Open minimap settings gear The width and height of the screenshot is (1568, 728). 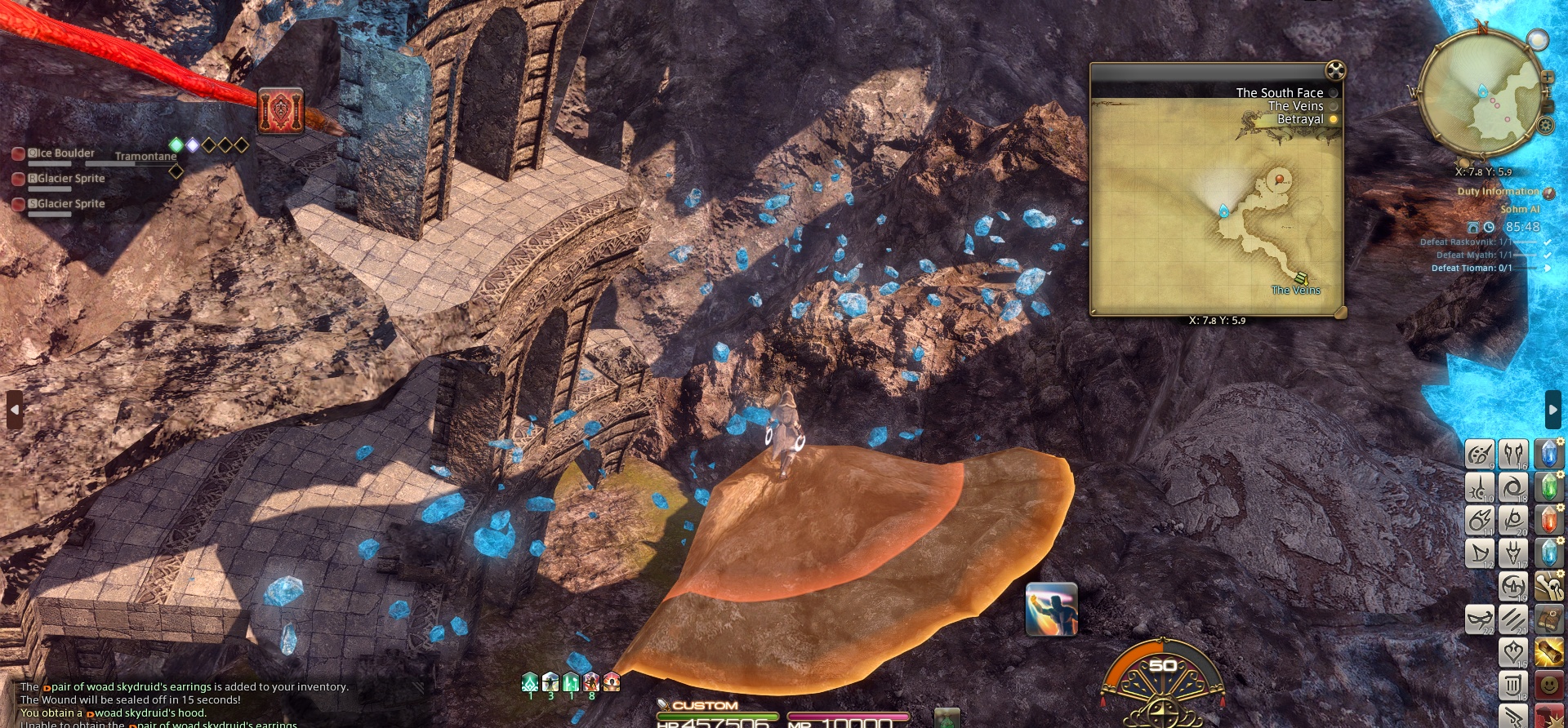click(x=1545, y=125)
